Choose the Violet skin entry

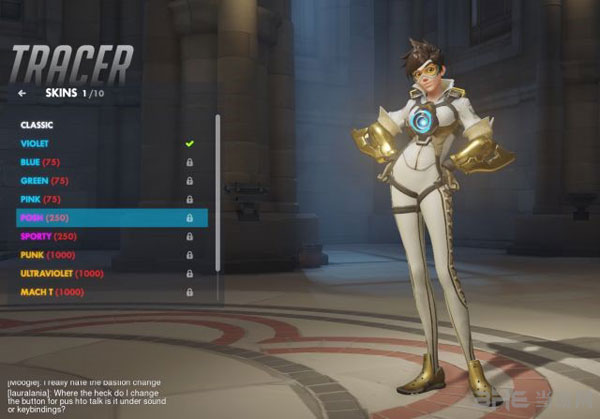point(37,143)
